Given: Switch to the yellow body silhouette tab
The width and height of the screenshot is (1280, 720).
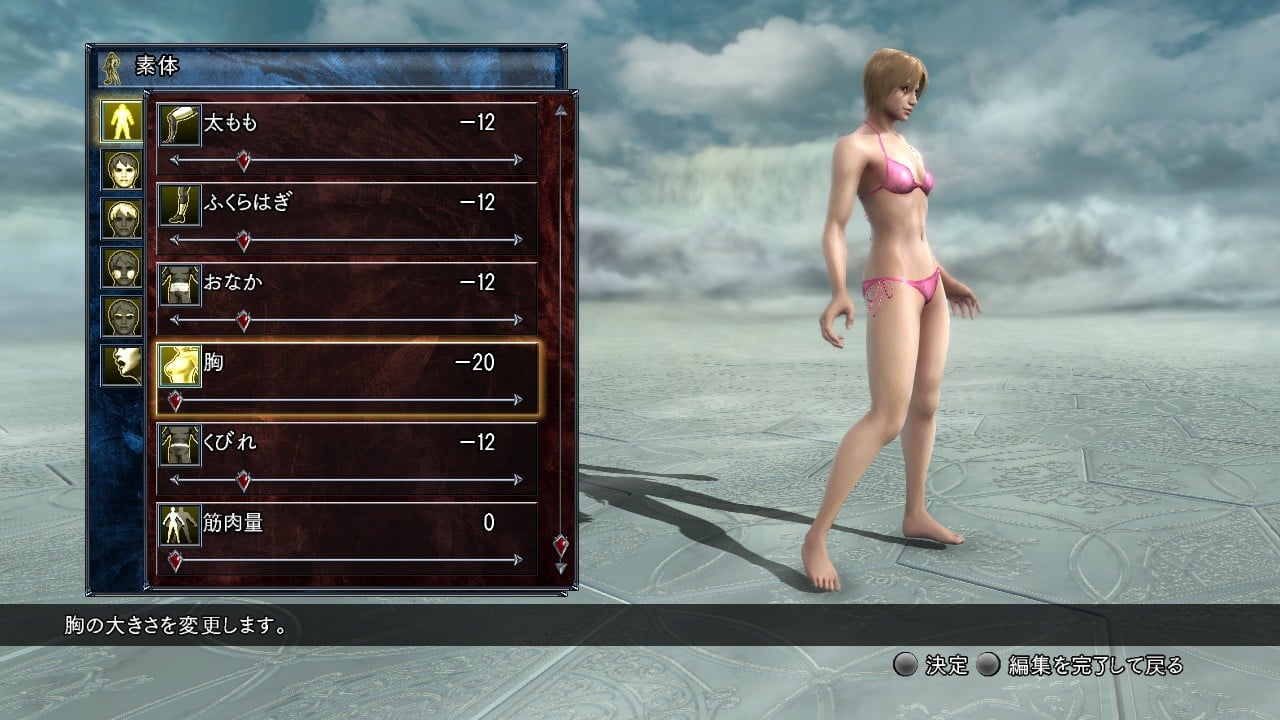Looking at the screenshot, I should [120, 121].
